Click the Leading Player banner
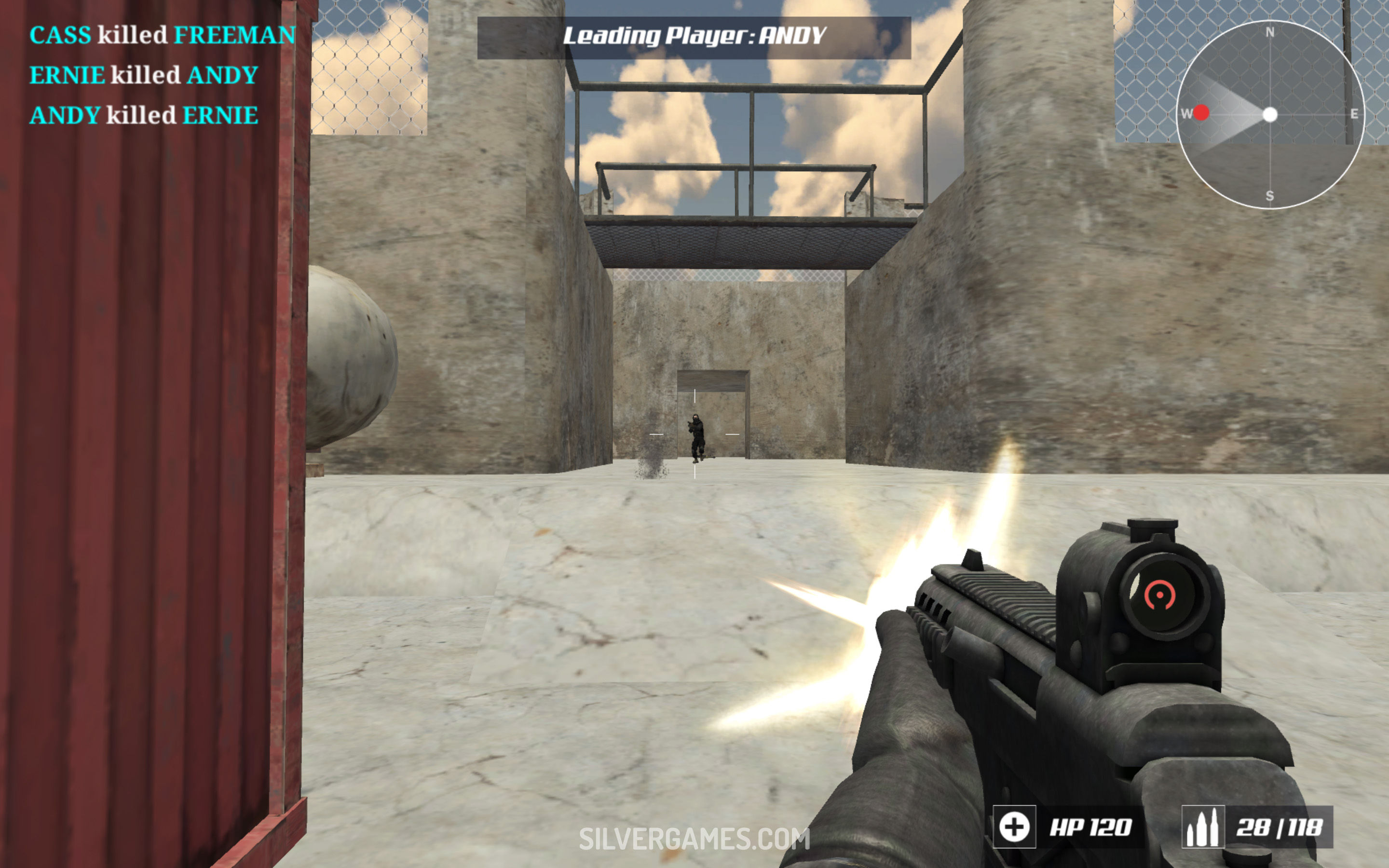This screenshot has height=868, width=1389. [x=694, y=37]
